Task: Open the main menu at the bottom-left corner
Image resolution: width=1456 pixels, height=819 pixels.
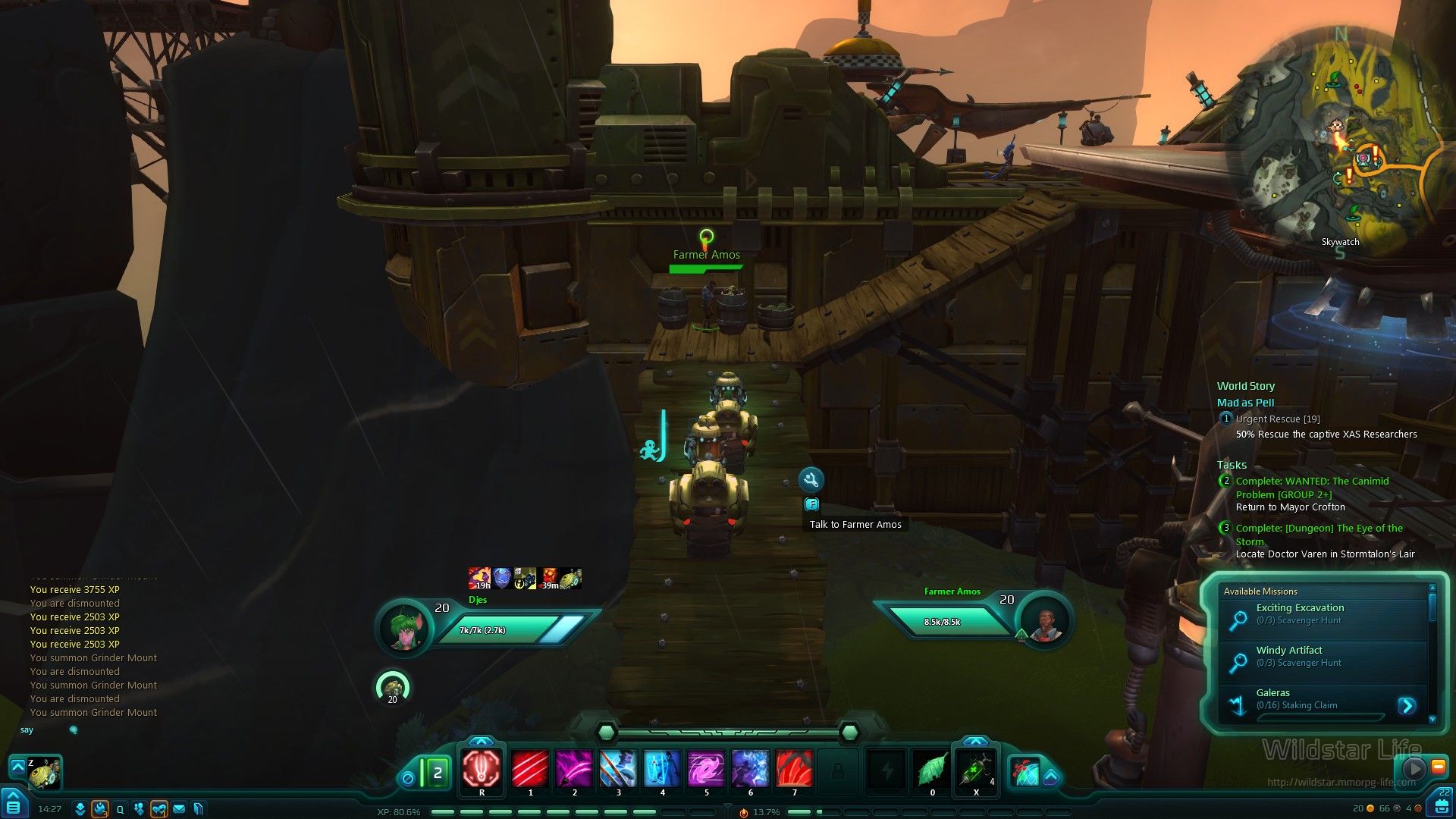Action: (14, 805)
